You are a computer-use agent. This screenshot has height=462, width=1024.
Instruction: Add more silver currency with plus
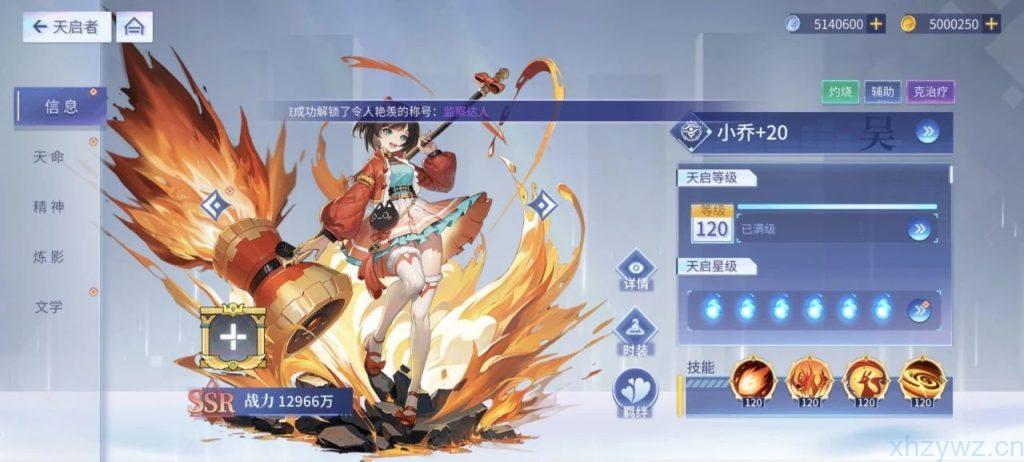(876, 24)
